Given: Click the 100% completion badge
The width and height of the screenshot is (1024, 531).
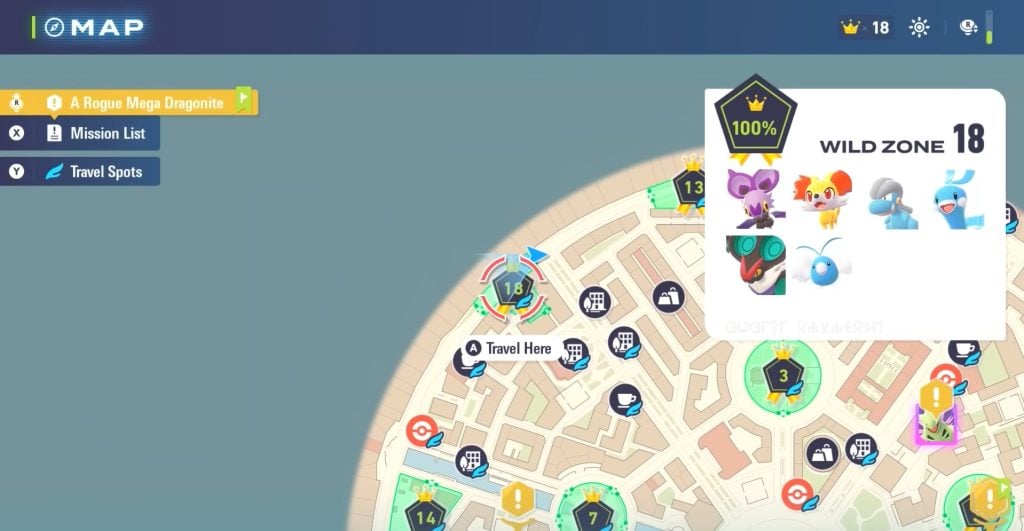Looking at the screenshot, I should (x=755, y=127).
